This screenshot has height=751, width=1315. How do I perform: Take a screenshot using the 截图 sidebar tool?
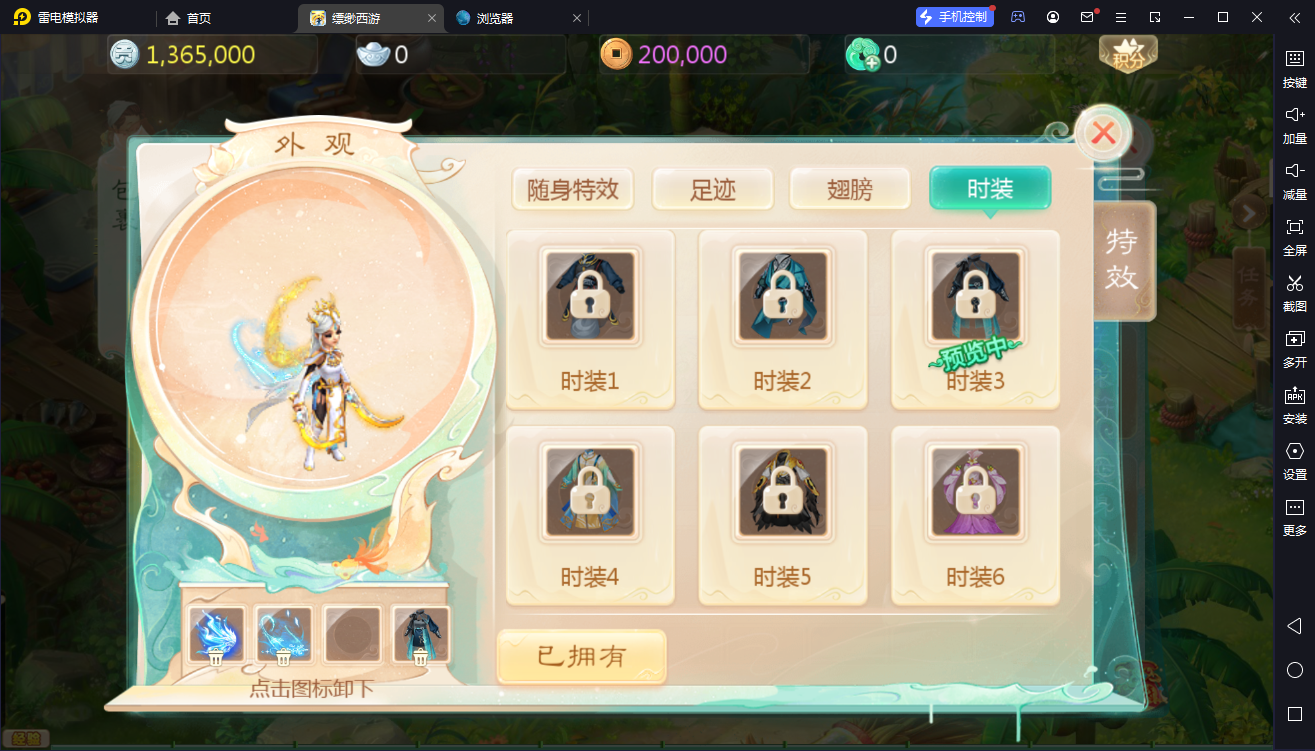tap(1296, 294)
